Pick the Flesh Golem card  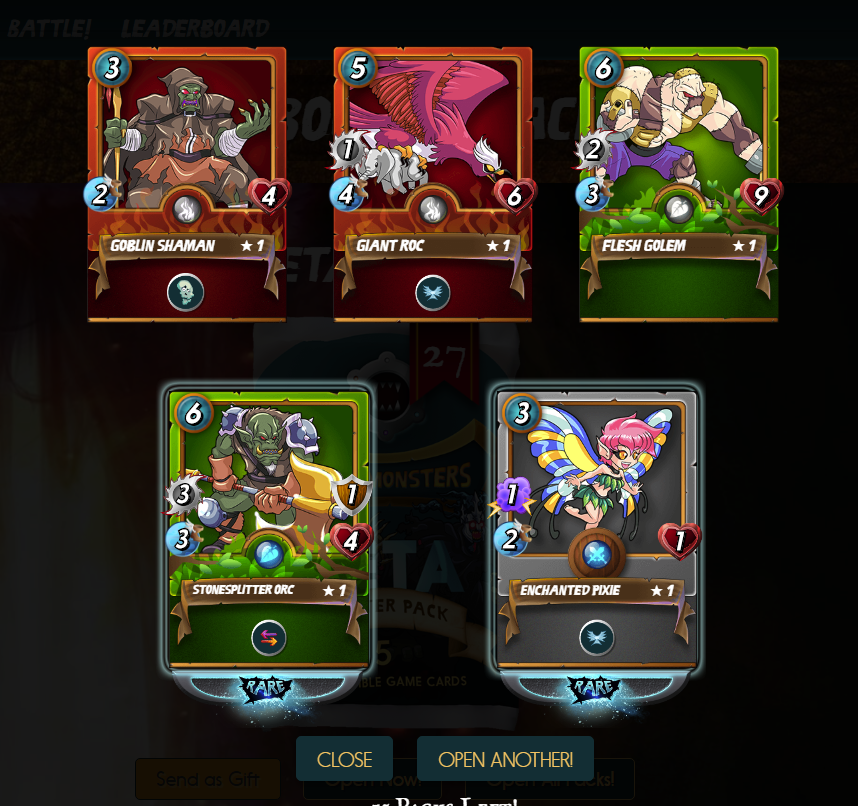pos(679,185)
